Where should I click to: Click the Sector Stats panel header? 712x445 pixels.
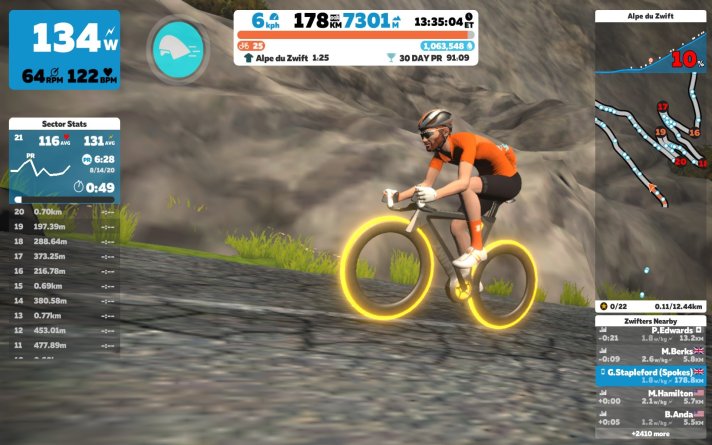coord(65,123)
